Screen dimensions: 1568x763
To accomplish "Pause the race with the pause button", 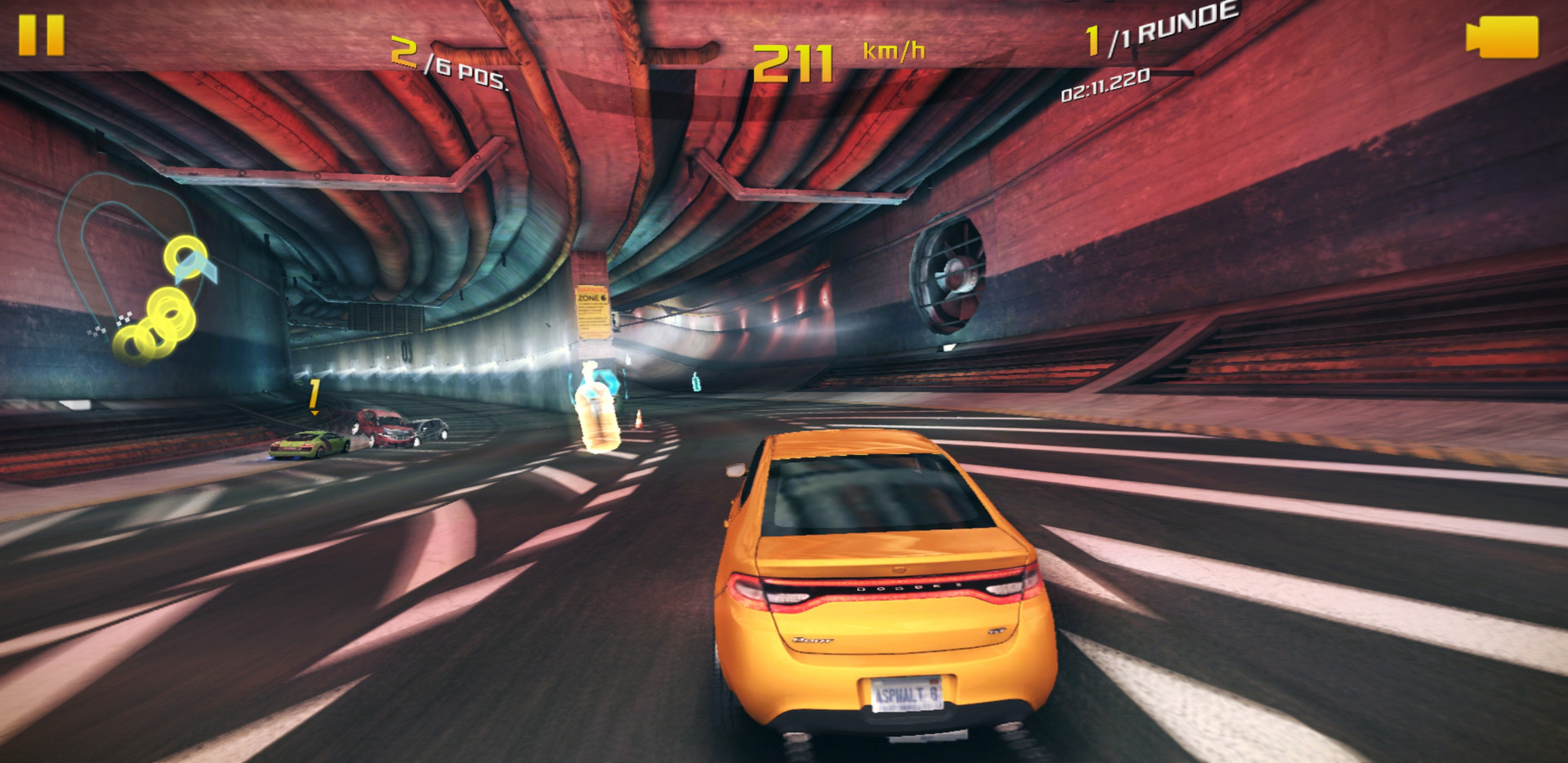I will click(x=41, y=36).
